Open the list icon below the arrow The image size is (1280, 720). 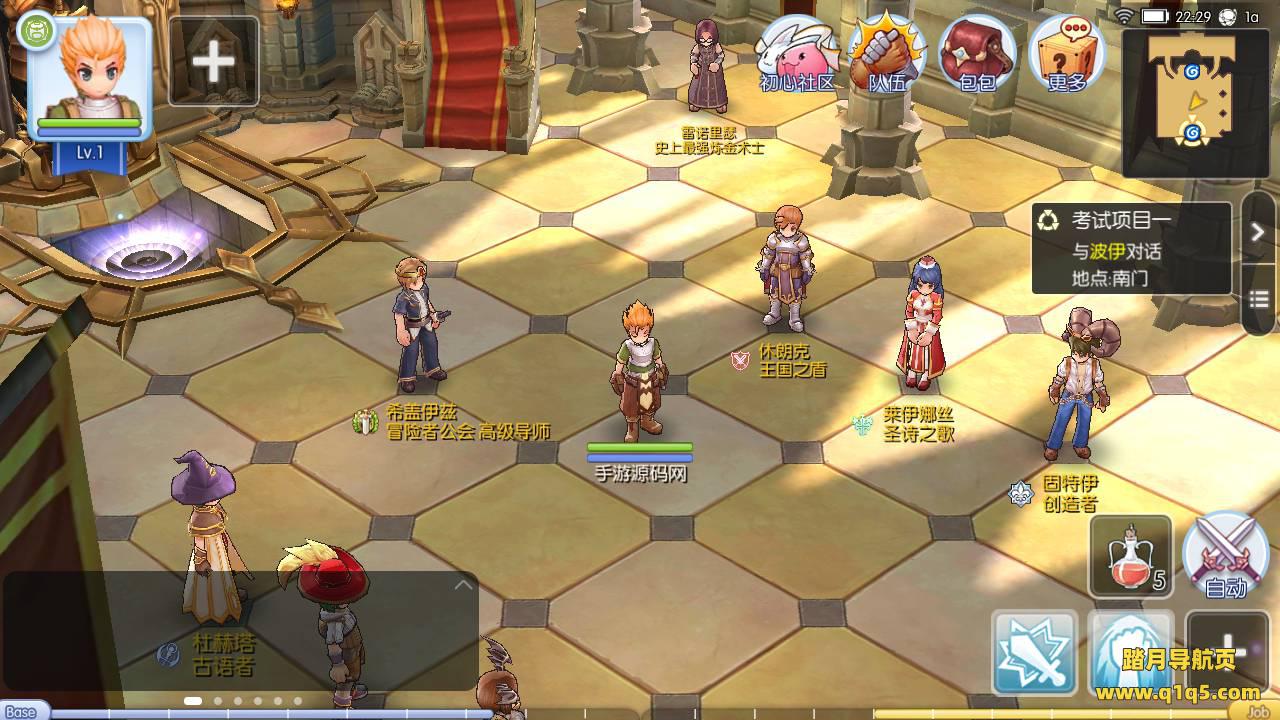coord(1258,300)
